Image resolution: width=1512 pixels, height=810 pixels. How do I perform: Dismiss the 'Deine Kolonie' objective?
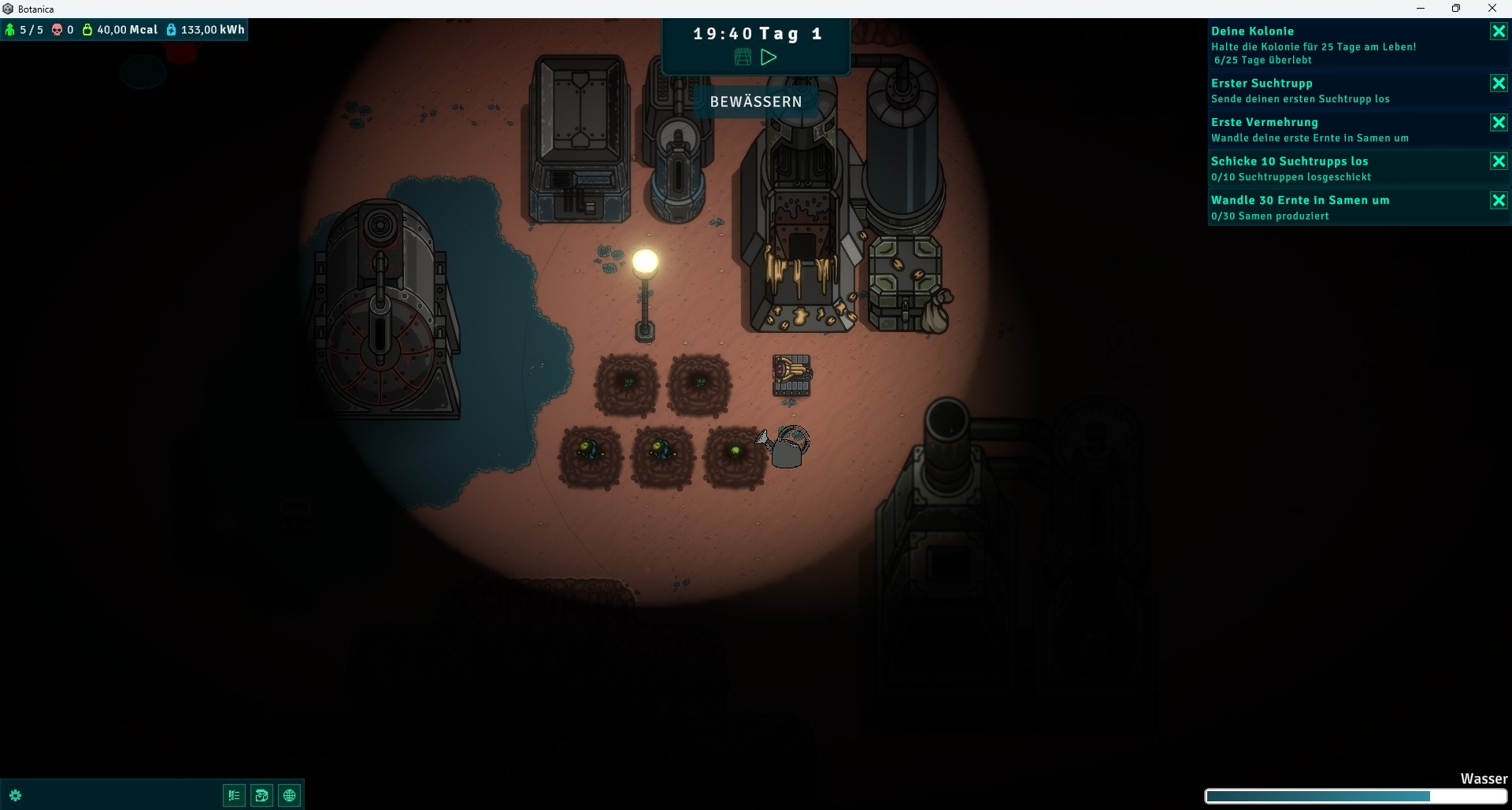(1498, 31)
